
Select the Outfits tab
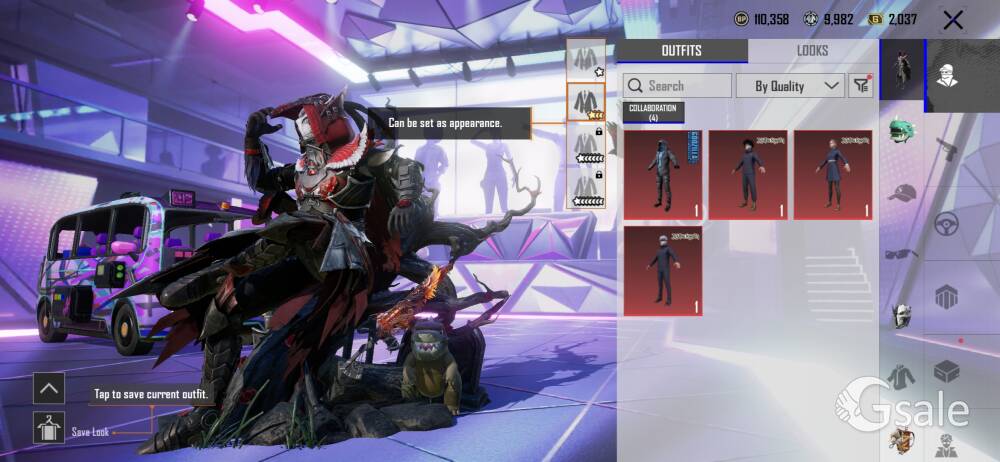[x=681, y=51]
